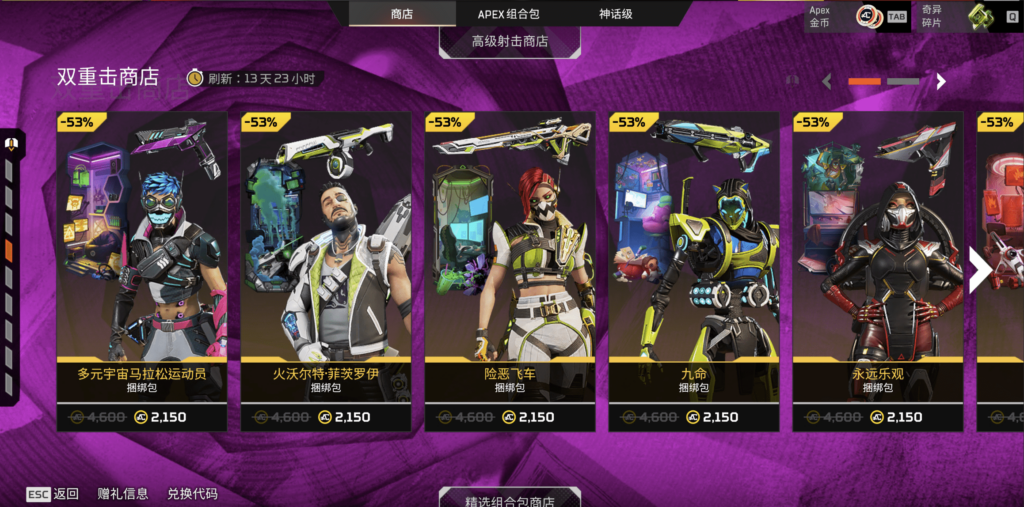1024x507 pixels.
Task: Open the APEX组合包 tab
Action: click(x=508, y=14)
